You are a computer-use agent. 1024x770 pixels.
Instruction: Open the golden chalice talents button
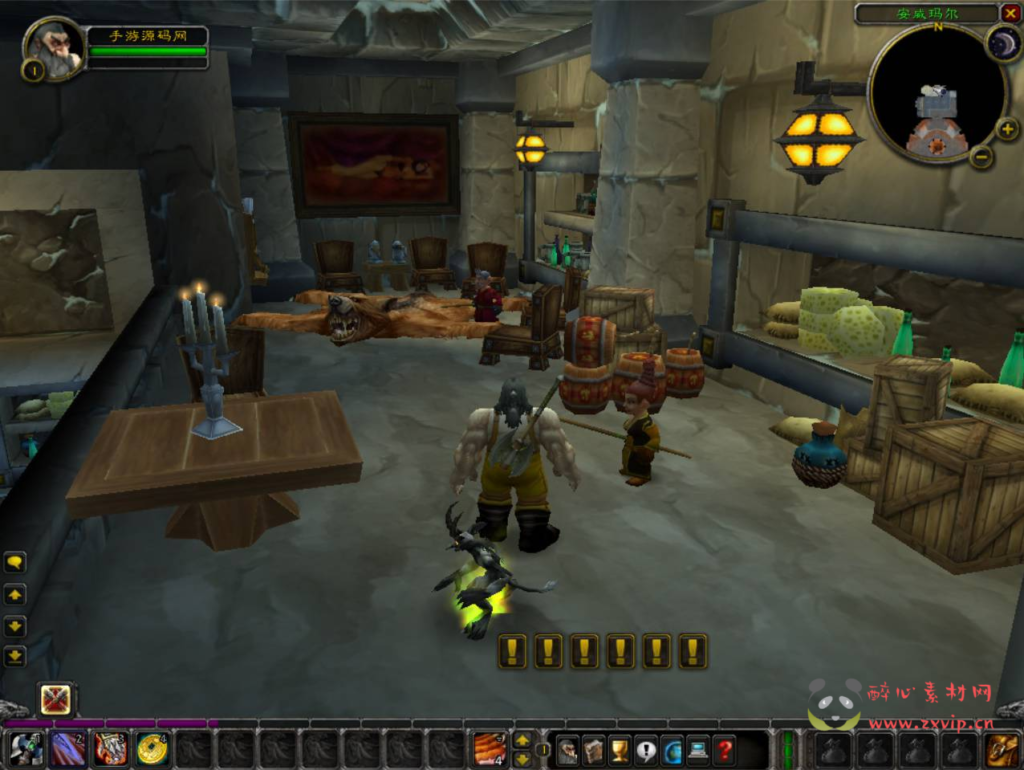coord(619,750)
